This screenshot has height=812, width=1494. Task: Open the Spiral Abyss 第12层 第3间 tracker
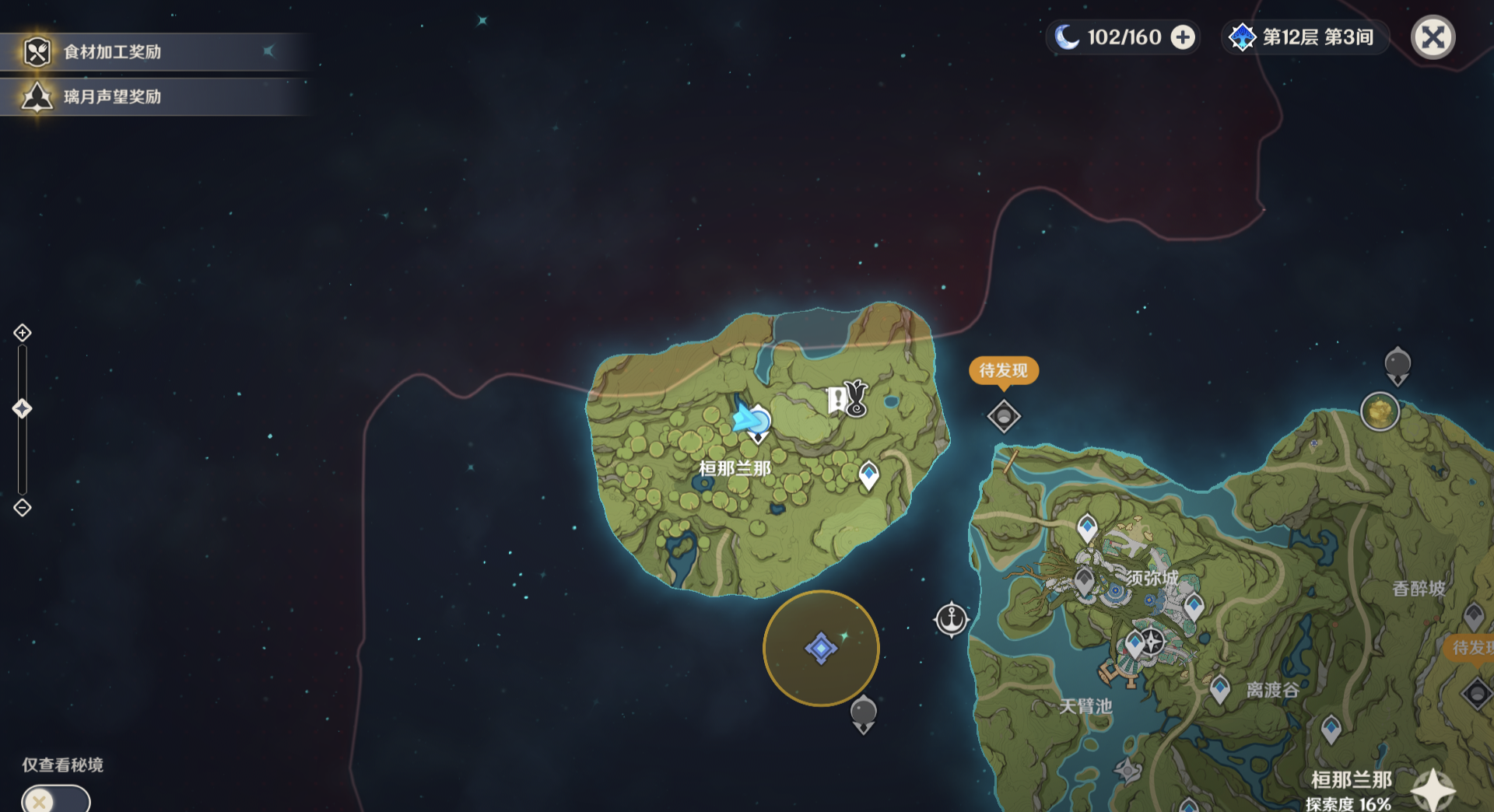coord(1303,37)
